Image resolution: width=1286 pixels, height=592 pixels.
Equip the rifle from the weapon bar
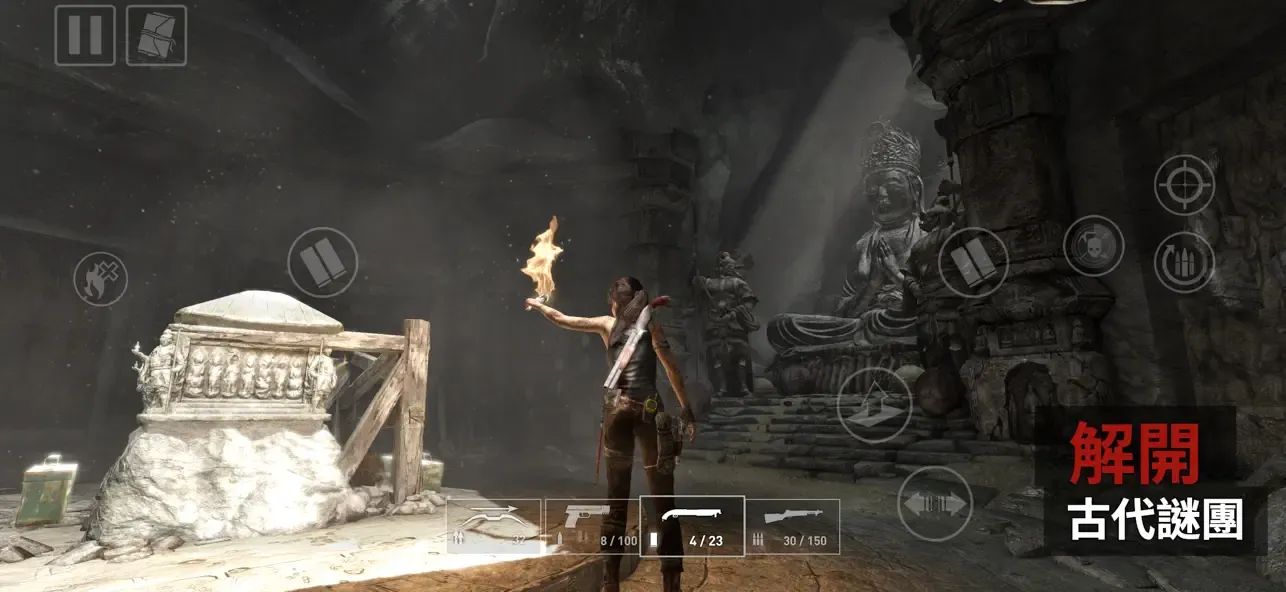(792, 526)
